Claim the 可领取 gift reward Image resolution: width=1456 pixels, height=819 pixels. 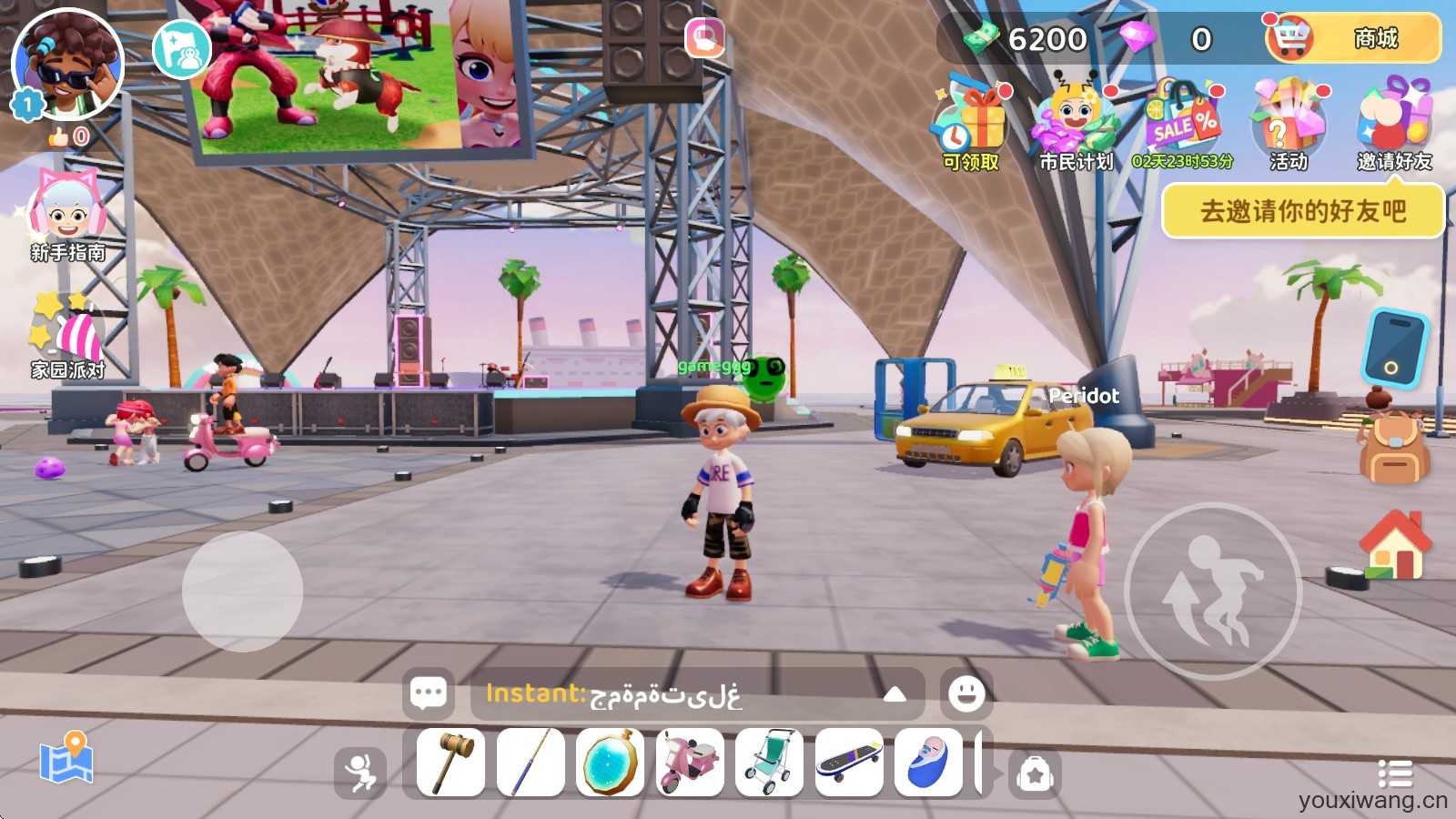[x=970, y=127]
